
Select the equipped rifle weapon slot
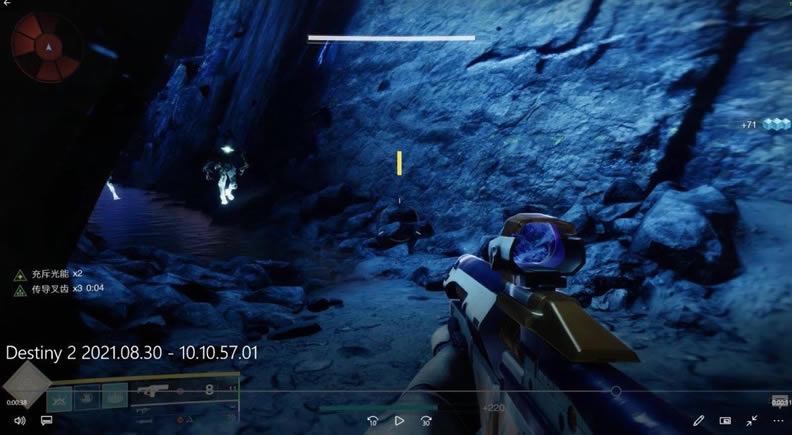155,392
